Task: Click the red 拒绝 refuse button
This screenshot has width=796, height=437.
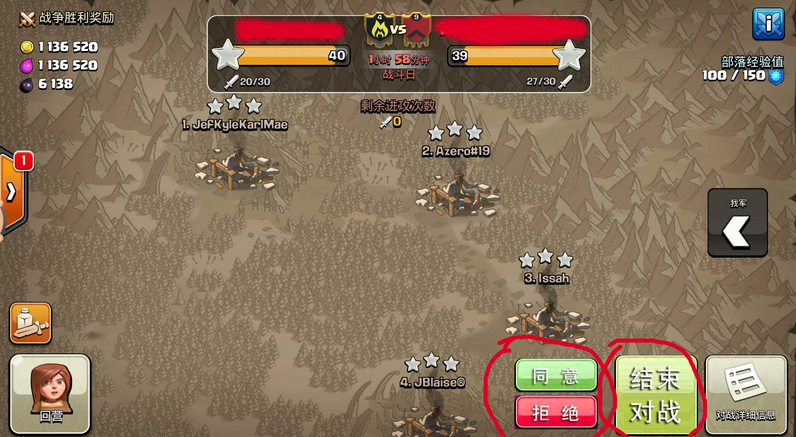Action: click(x=555, y=410)
